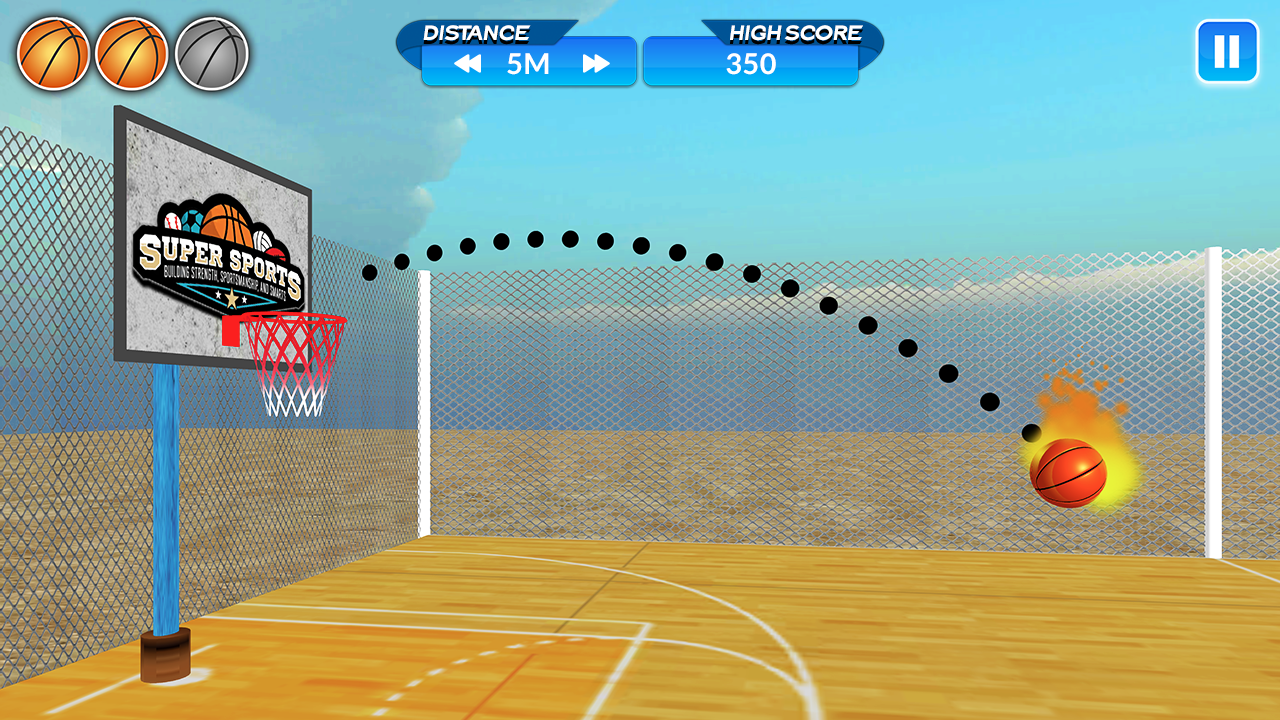Click the second orange basketball icon
This screenshot has width=1280, height=720.
pos(131,52)
